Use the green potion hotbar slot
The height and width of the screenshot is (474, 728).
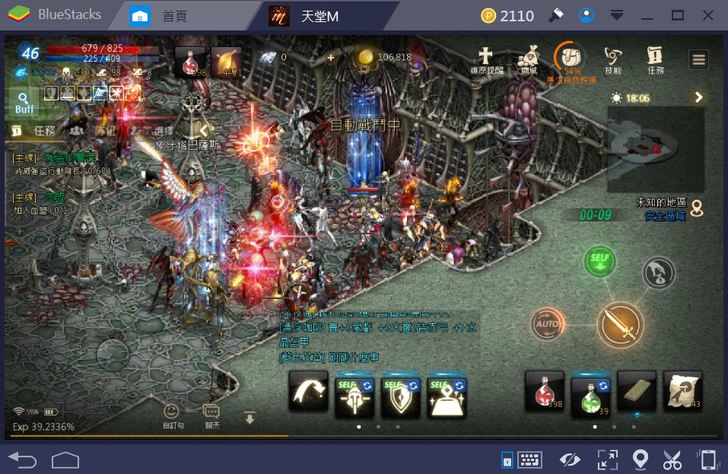click(591, 394)
